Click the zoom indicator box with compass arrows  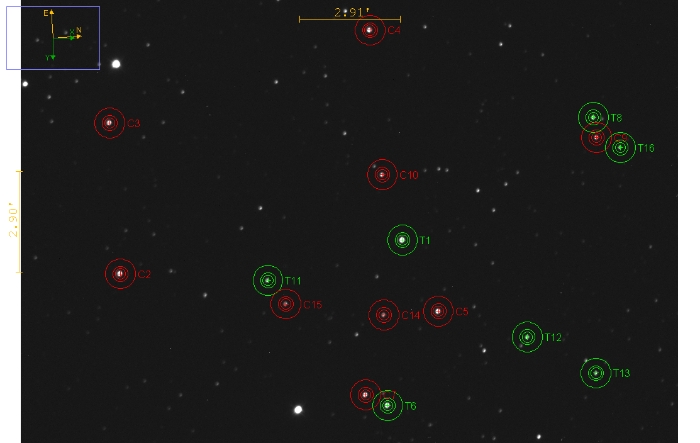point(53,38)
